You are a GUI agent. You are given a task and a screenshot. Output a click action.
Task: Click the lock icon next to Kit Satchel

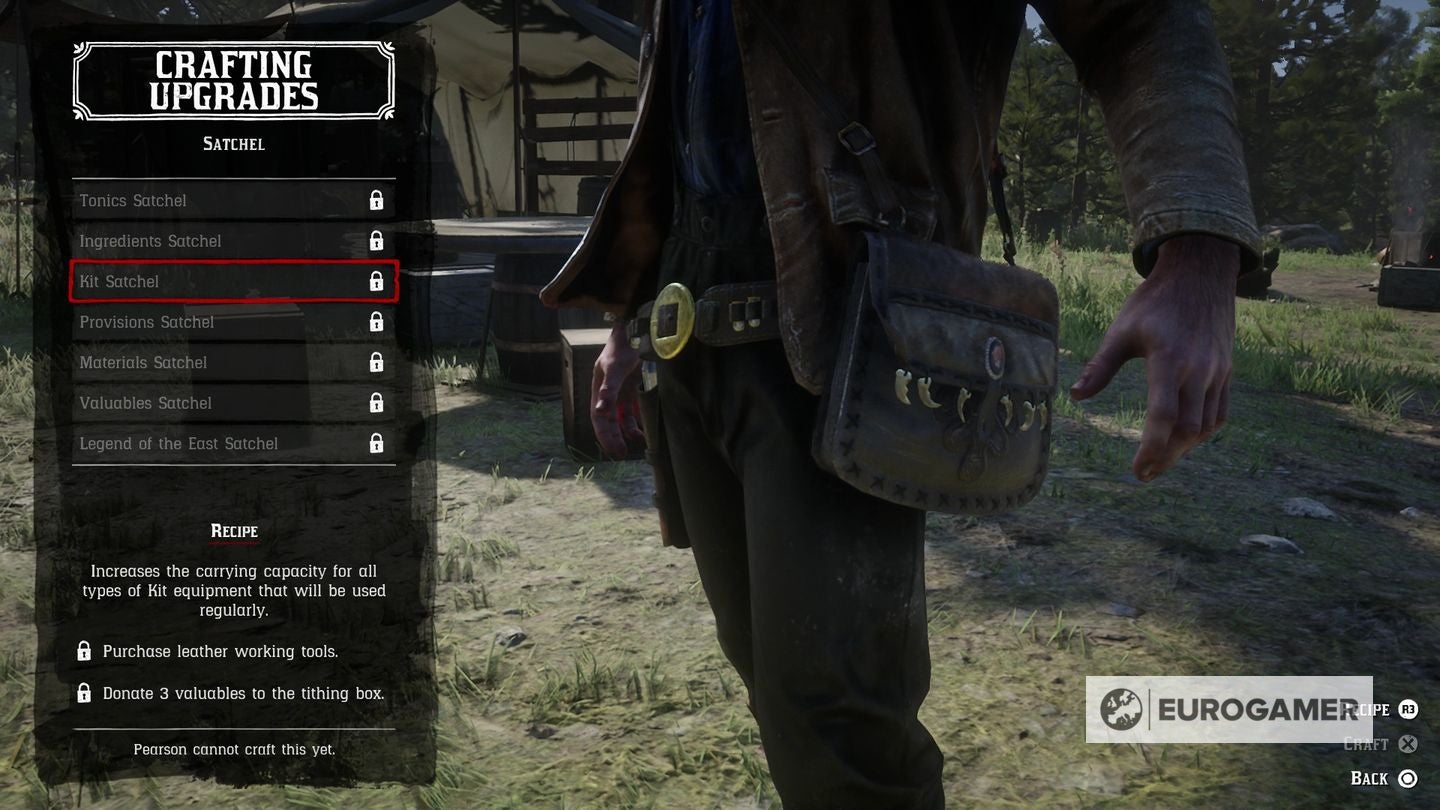click(x=377, y=281)
